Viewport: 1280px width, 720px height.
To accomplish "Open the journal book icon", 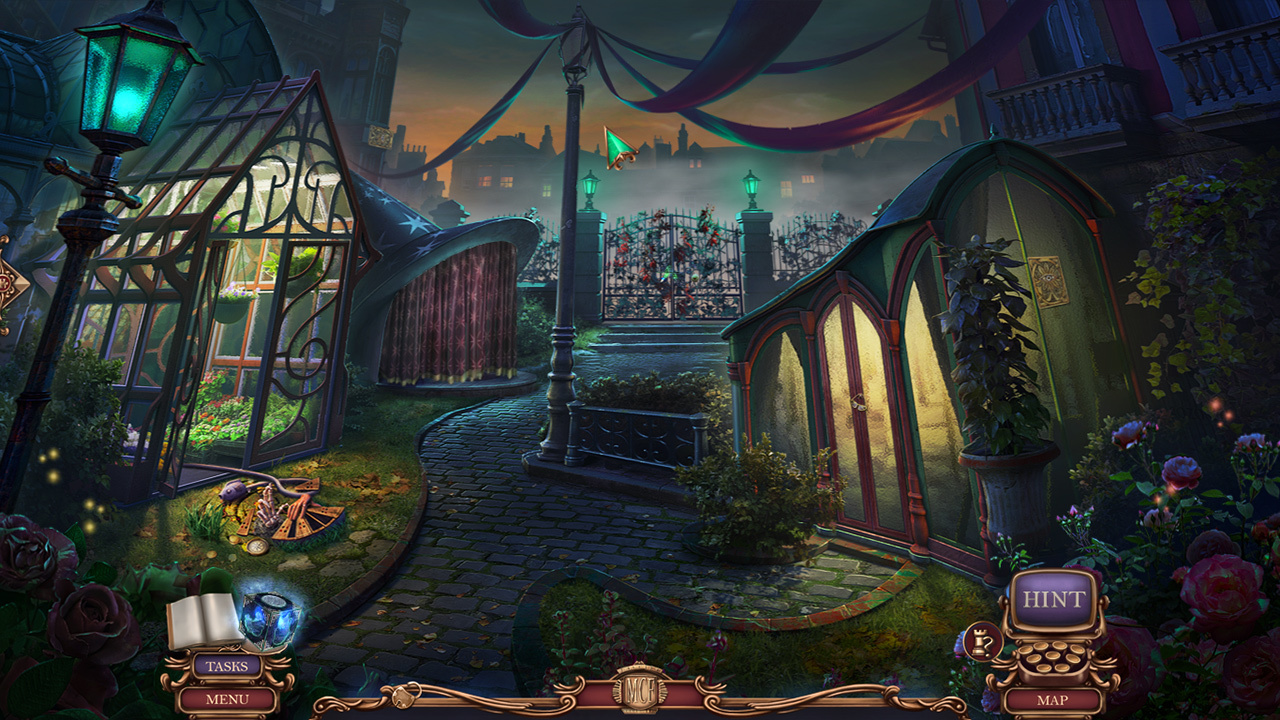I will click(204, 621).
